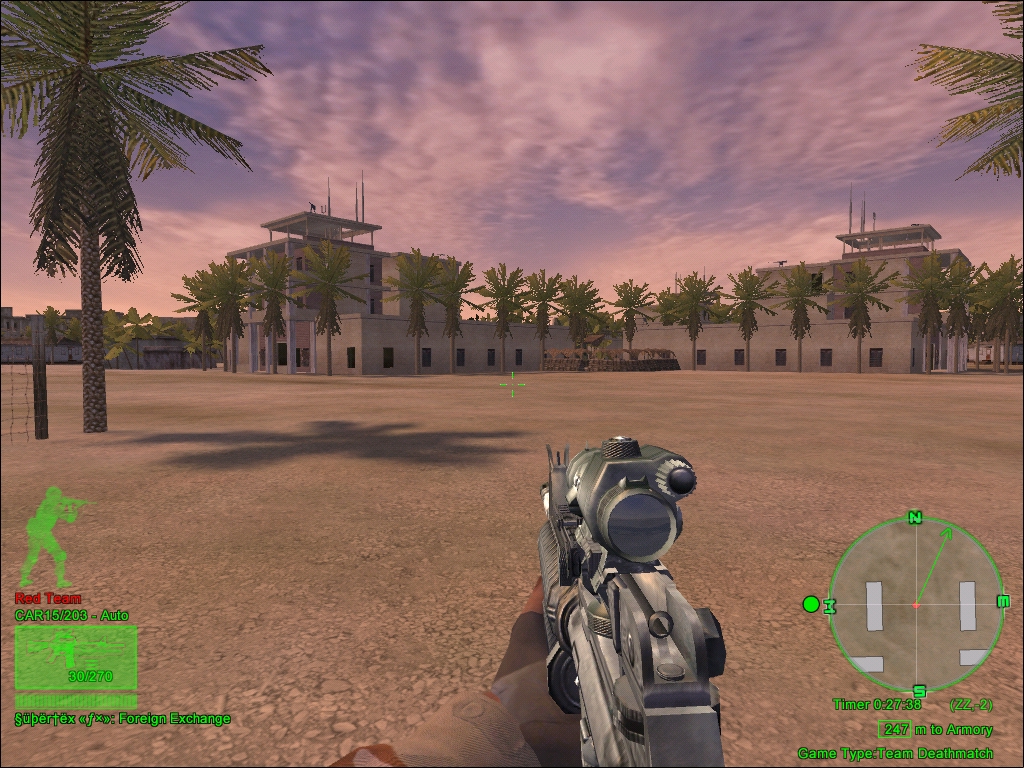The height and width of the screenshot is (768, 1024).
Task: Click the green soldier stance icon
Action: [x=54, y=535]
